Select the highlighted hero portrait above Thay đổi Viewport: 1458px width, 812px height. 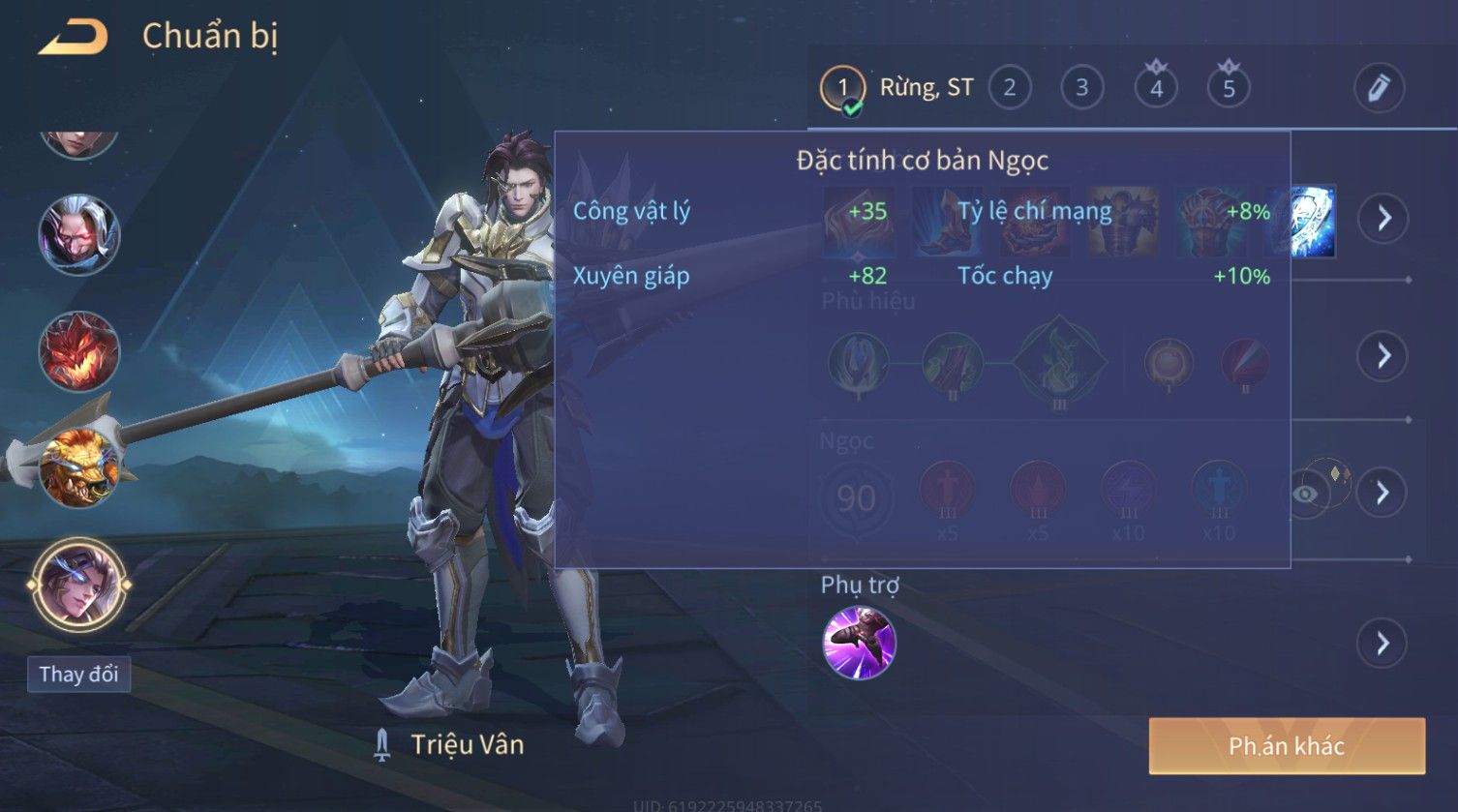[x=79, y=586]
